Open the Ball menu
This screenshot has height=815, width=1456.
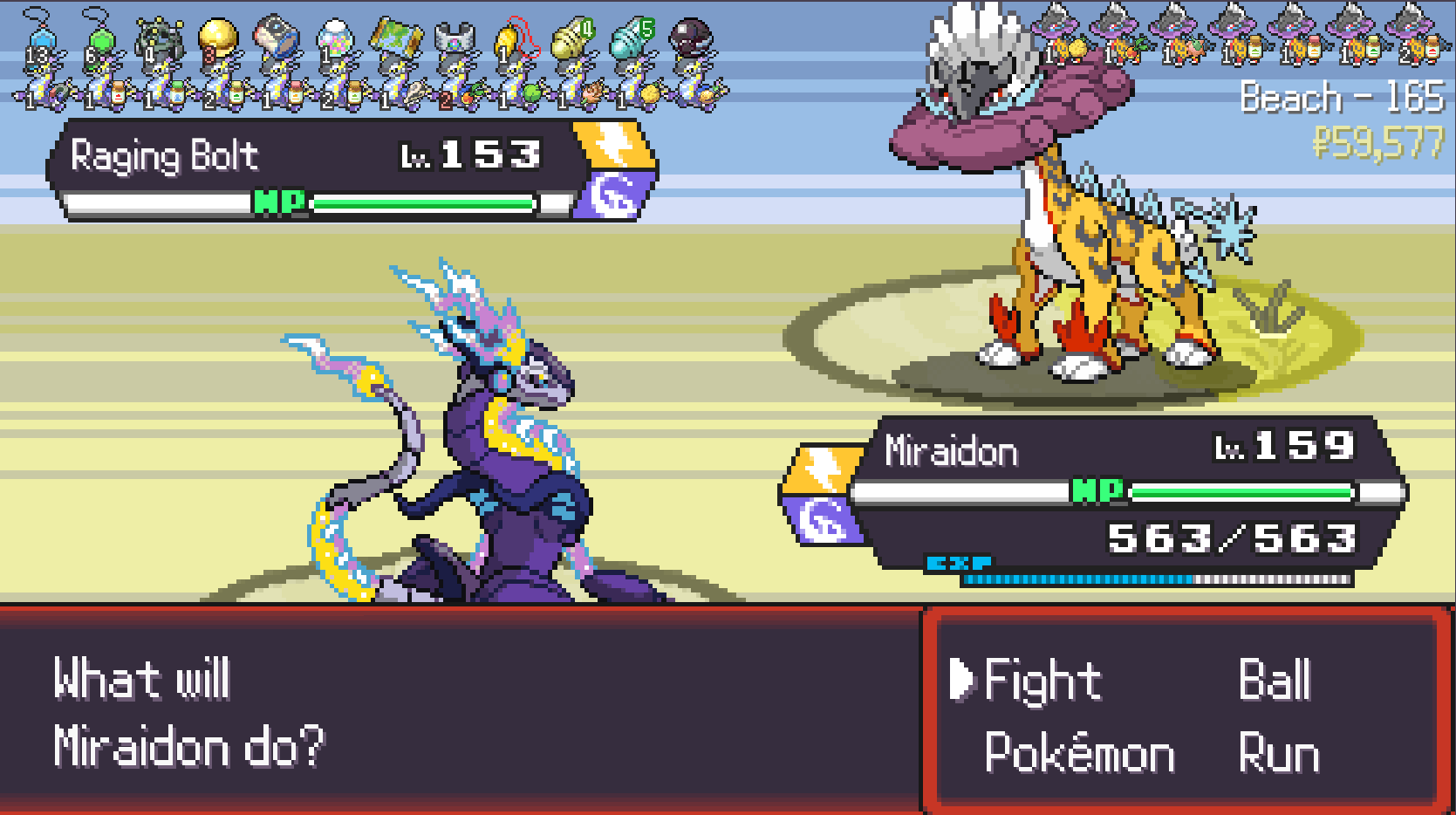[1275, 681]
